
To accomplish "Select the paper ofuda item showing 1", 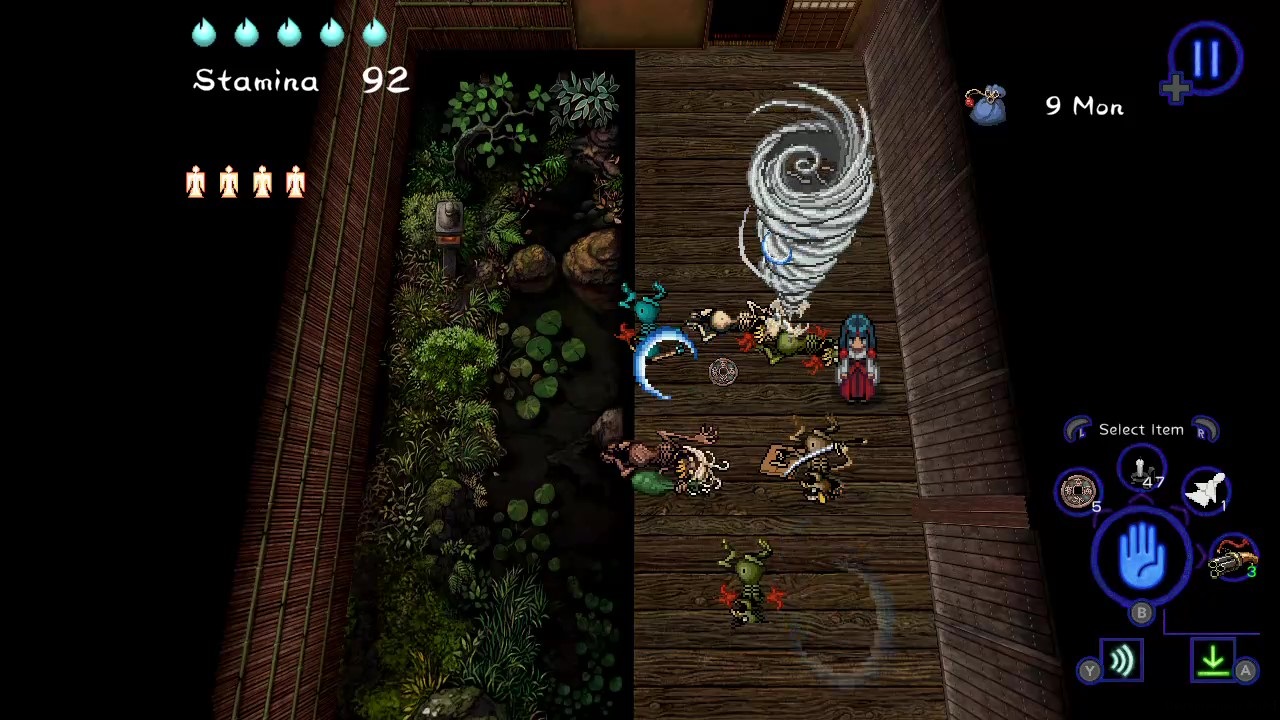I will [x=1207, y=488].
